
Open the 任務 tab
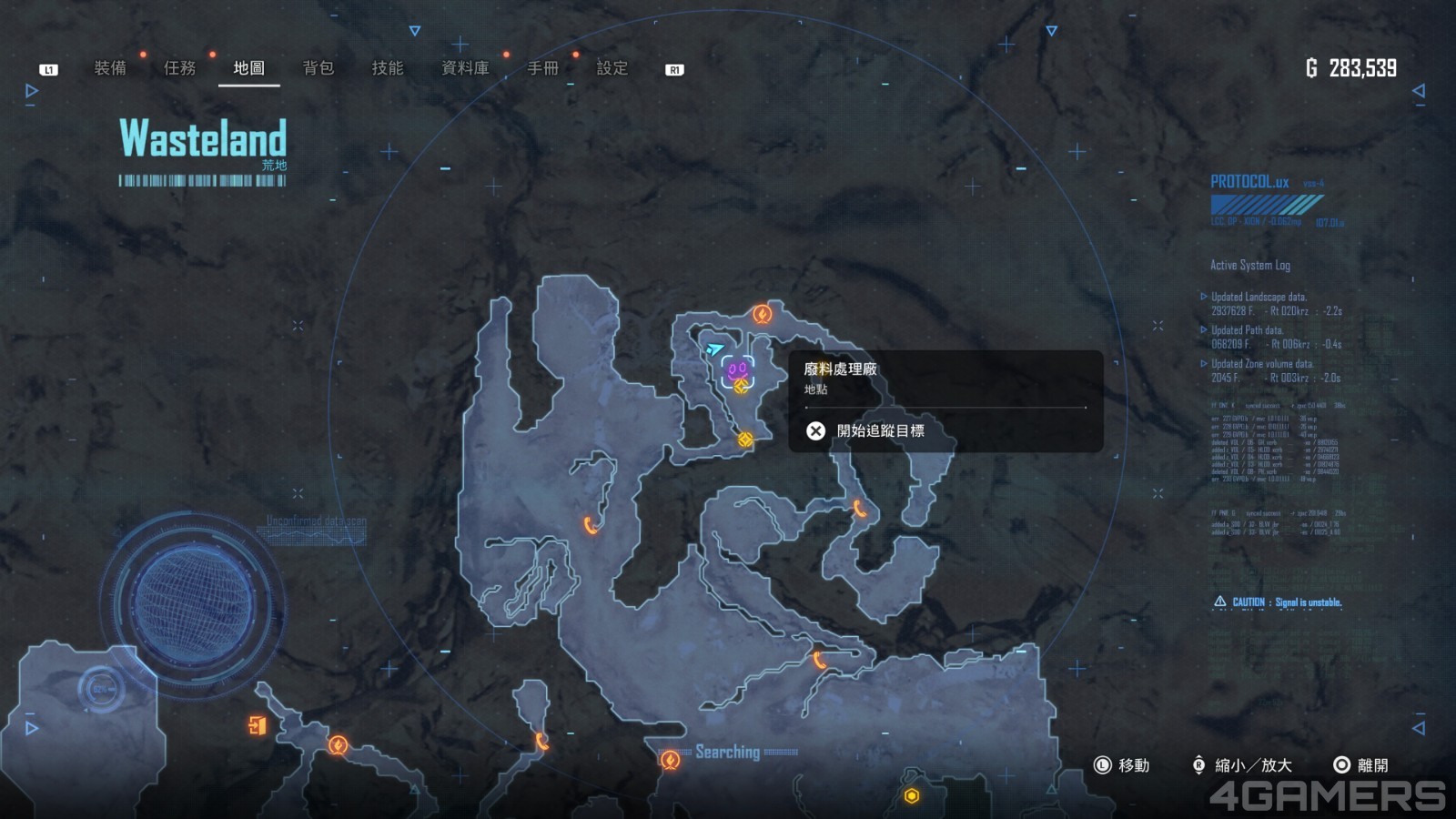pyautogui.click(x=179, y=68)
